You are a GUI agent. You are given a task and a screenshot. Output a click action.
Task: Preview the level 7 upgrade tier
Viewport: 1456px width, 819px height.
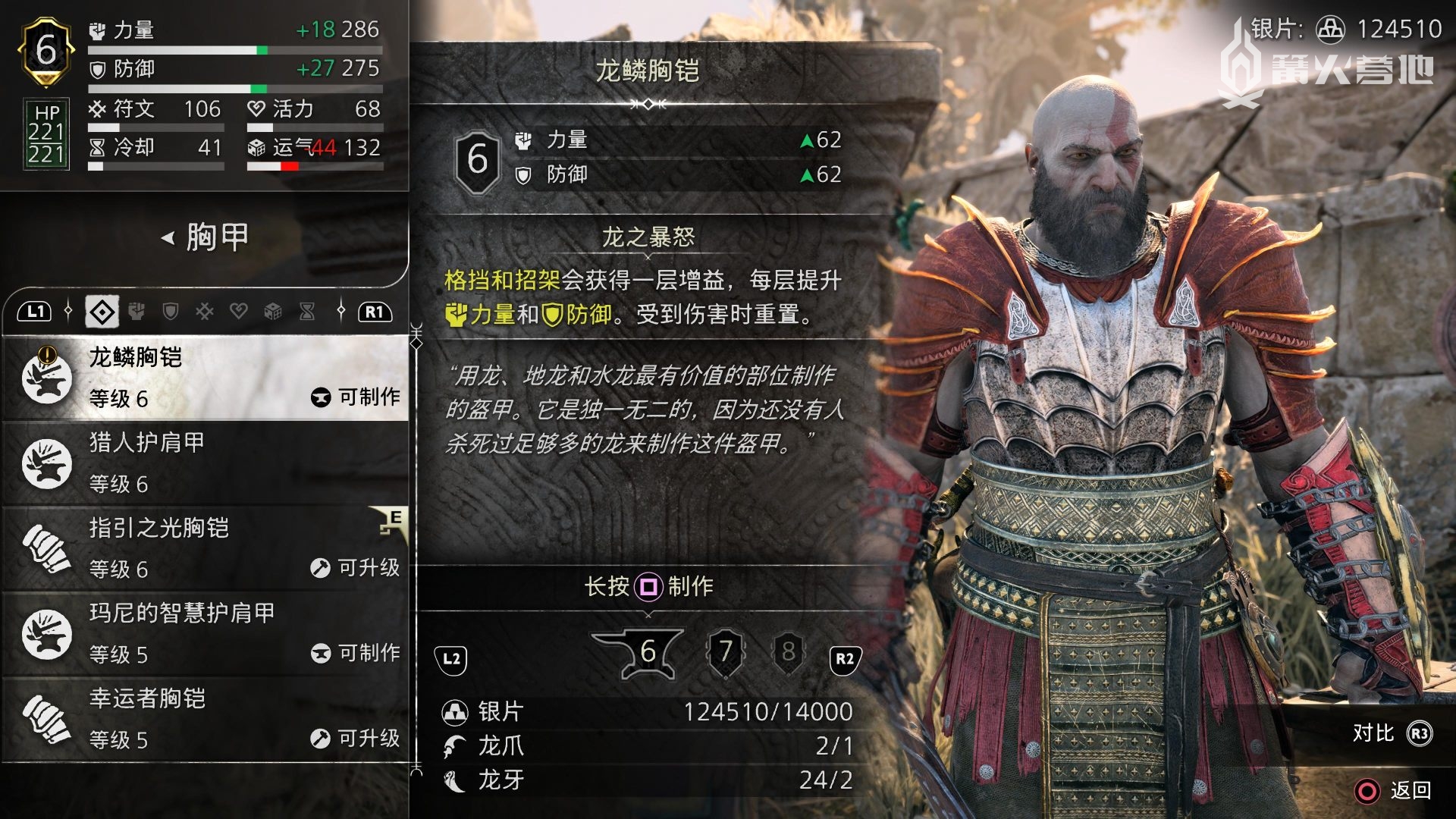(726, 651)
